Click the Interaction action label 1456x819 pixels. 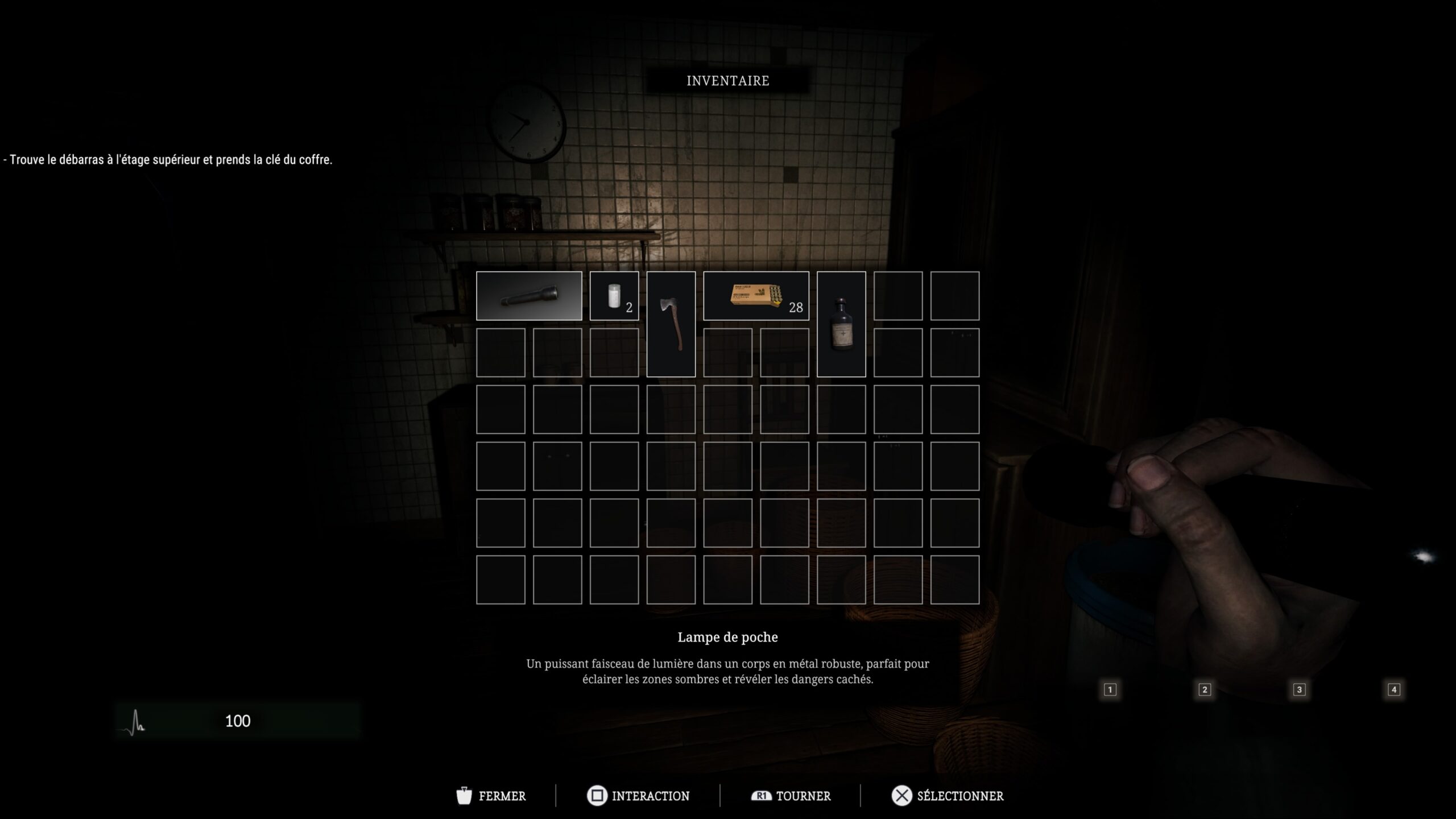[638, 796]
